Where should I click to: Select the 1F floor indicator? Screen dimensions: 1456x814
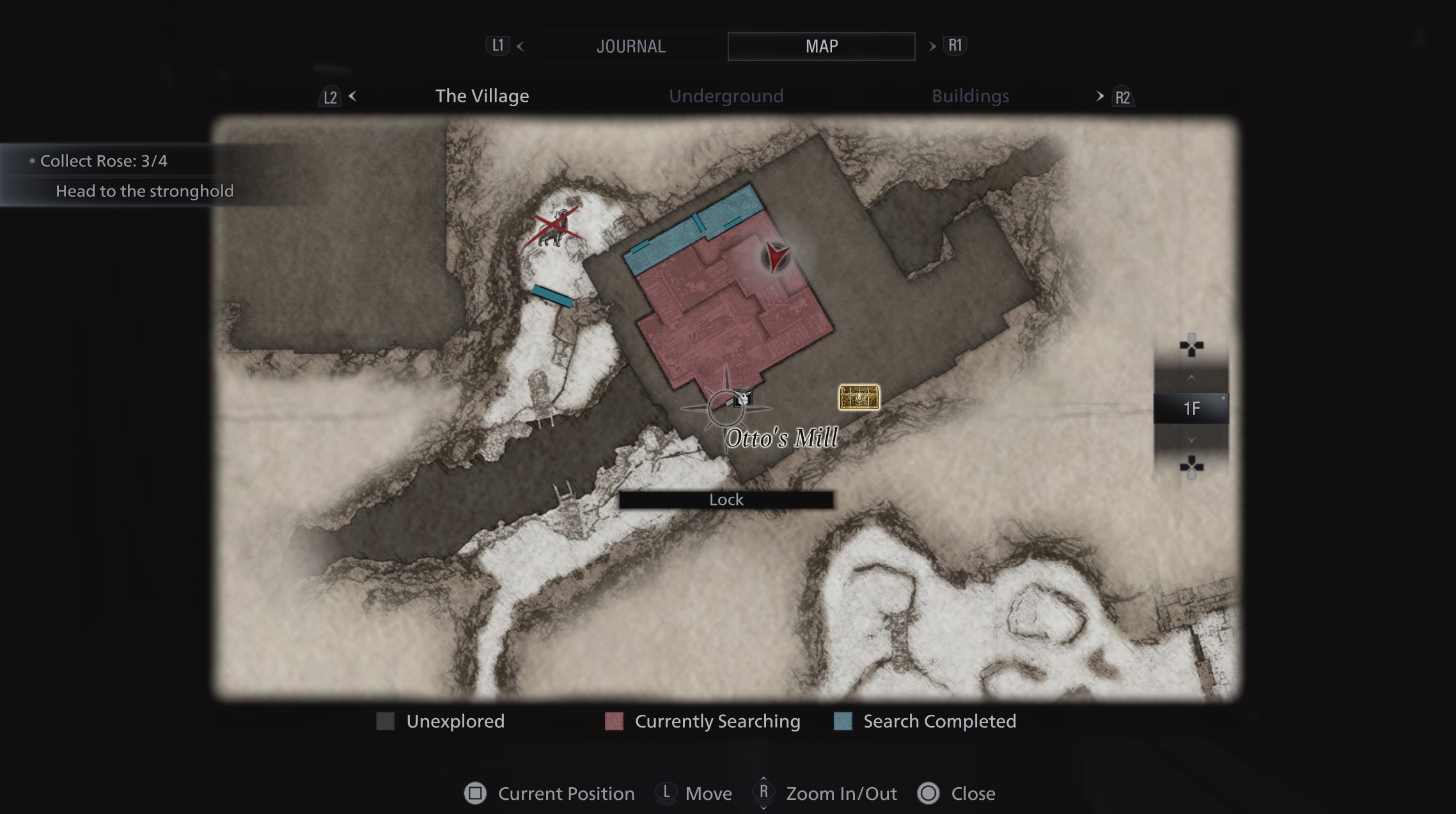(1191, 408)
